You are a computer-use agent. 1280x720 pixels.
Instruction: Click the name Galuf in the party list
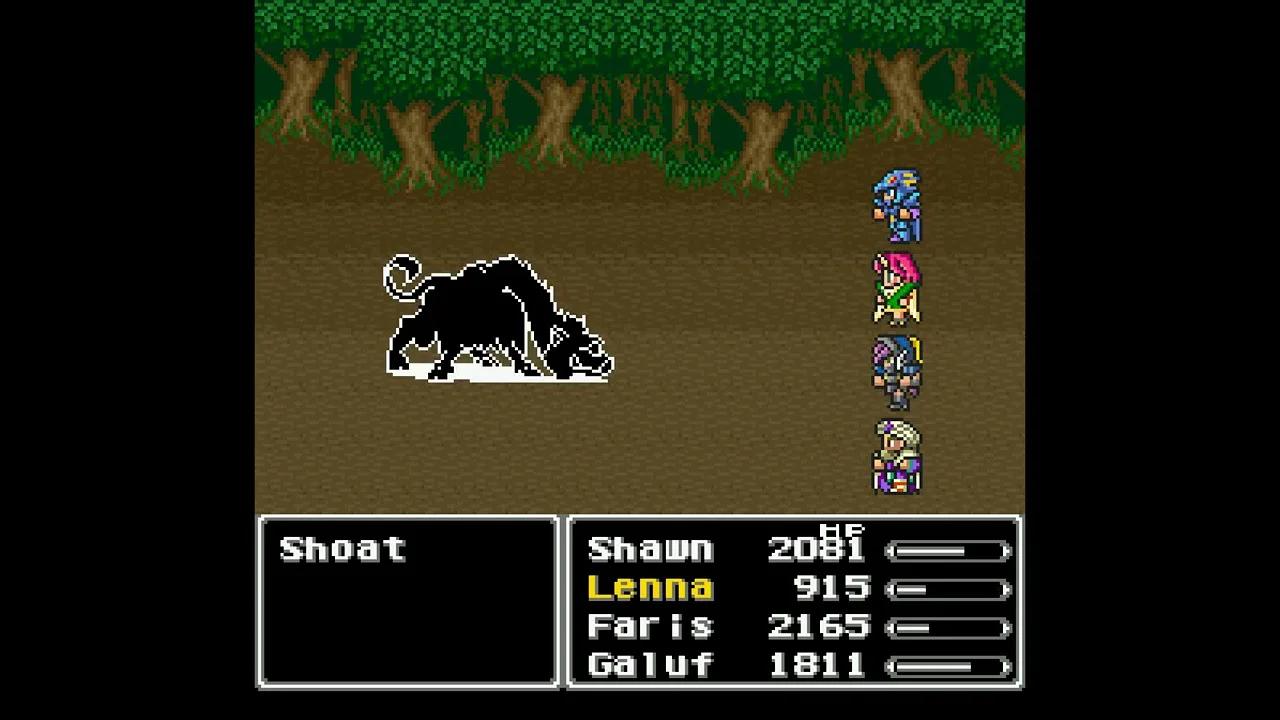(x=650, y=664)
